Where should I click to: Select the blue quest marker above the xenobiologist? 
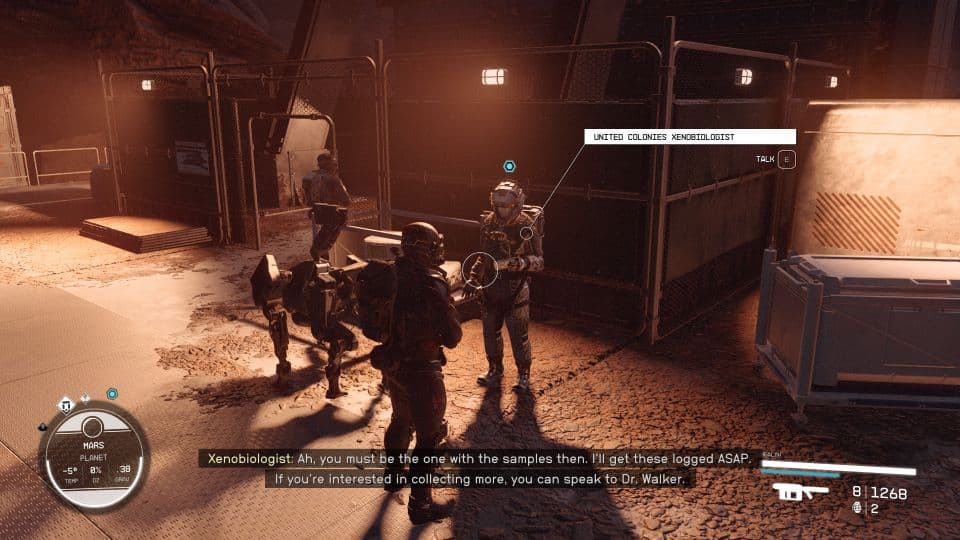click(x=509, y=166)
